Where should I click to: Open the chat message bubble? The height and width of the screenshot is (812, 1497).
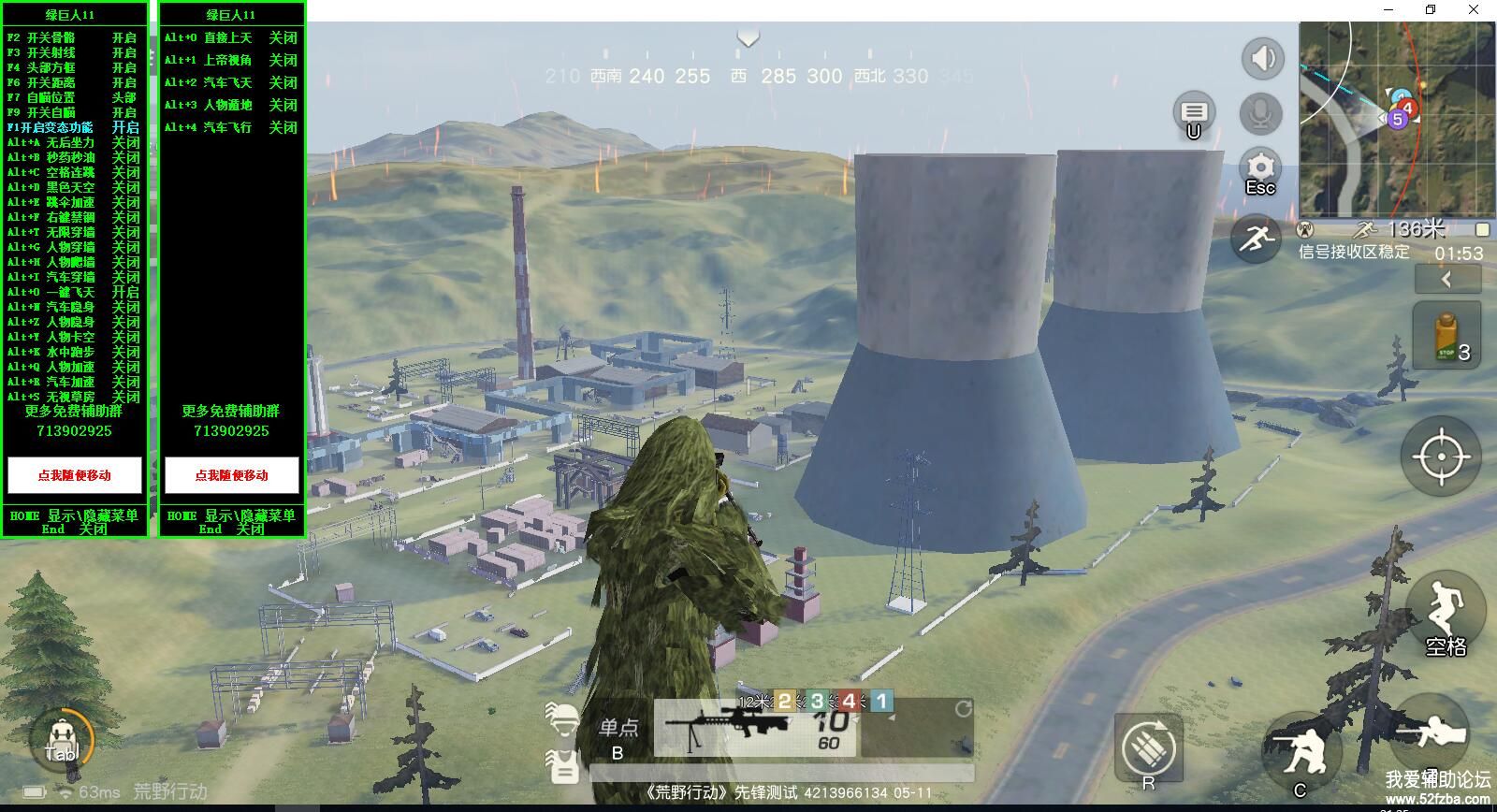coord(1194,112)
